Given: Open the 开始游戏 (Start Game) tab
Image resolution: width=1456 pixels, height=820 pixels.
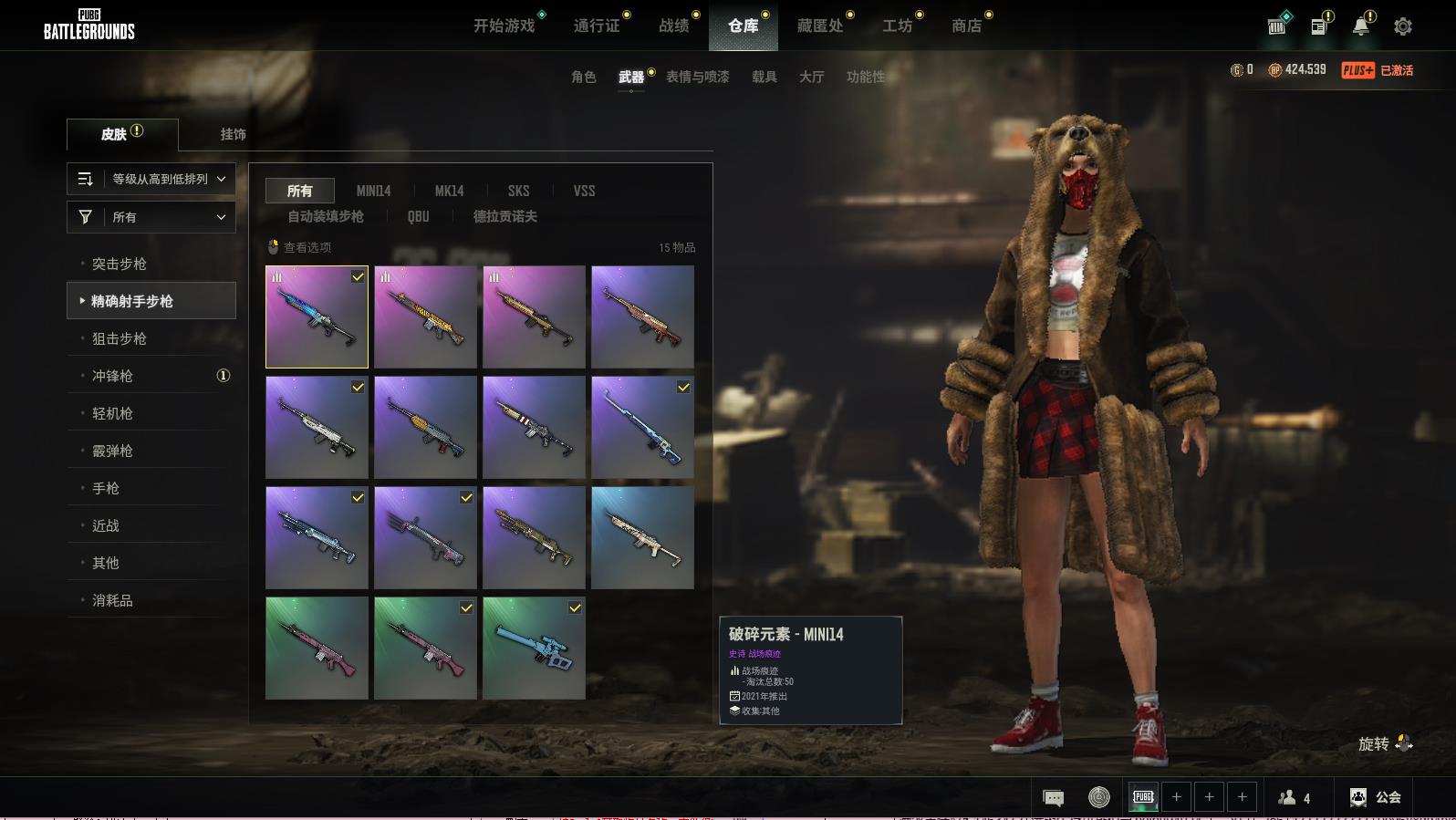Looking at the screenshot, I should (x=504, y=26).
